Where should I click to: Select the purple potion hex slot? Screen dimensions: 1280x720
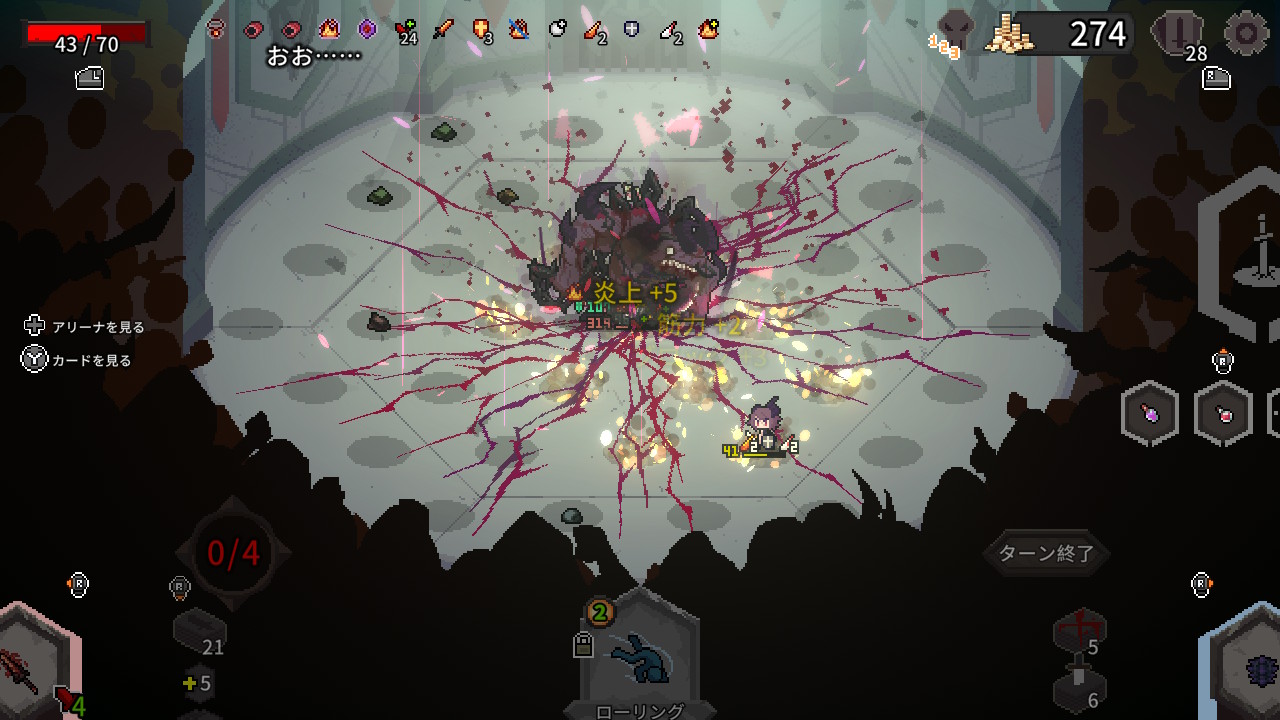click(x=1150, y=412)
